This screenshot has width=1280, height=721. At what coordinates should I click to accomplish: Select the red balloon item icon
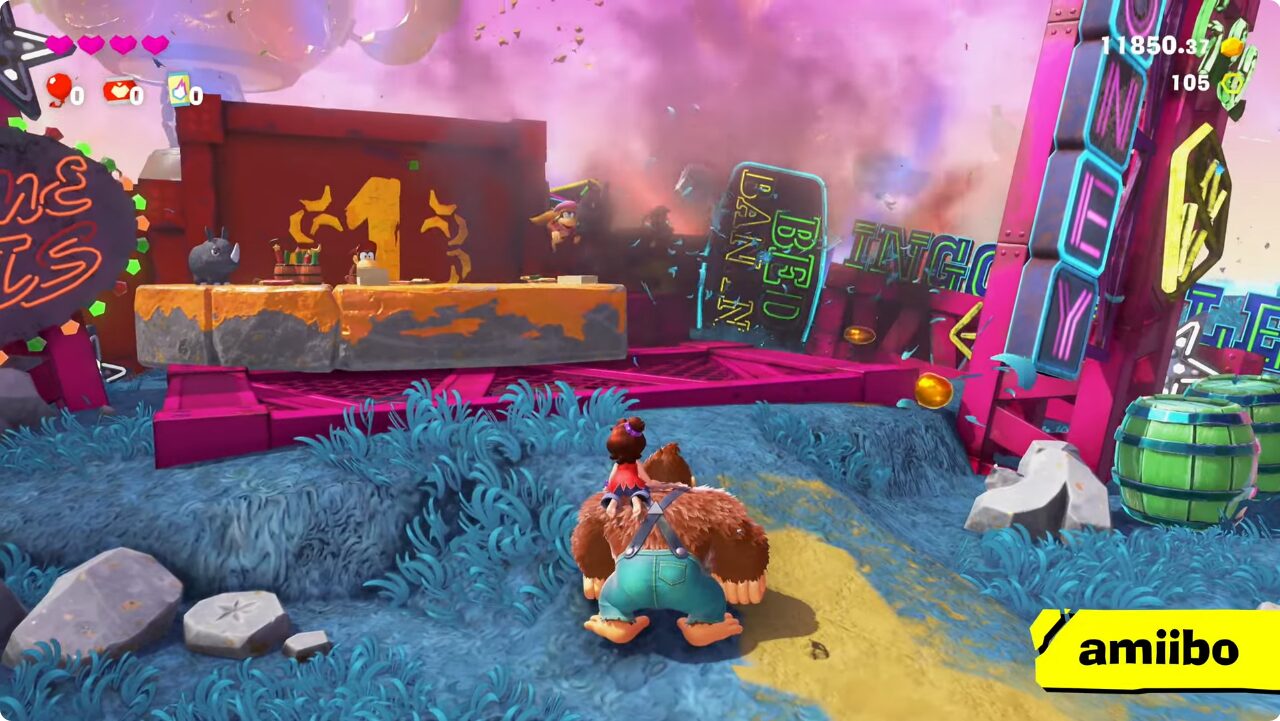(x=58, y=89)
